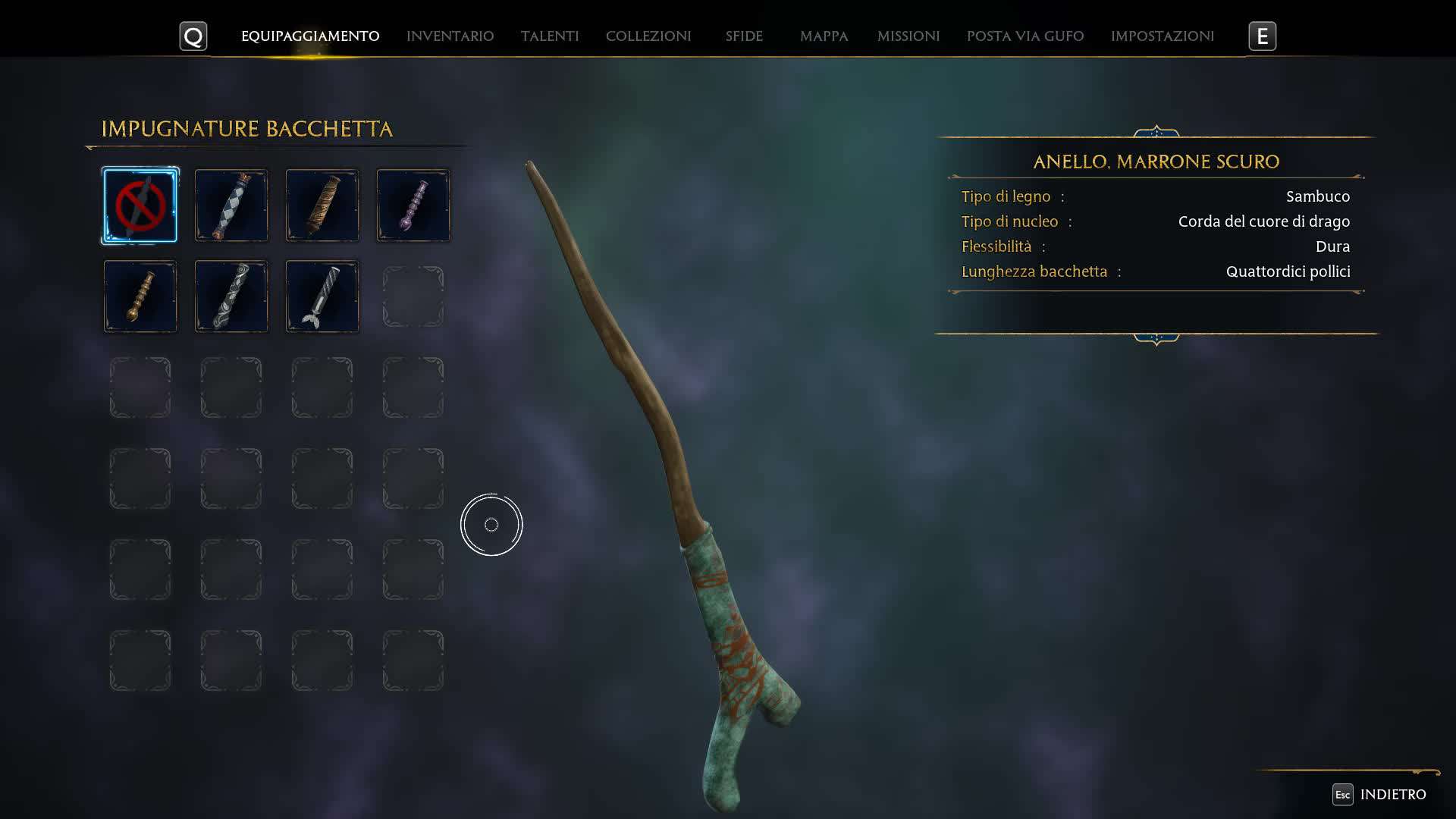Switch to the Inventario tab
Image resolution: width=1456 pixels, height=819 pixels.
click(450, 36)
